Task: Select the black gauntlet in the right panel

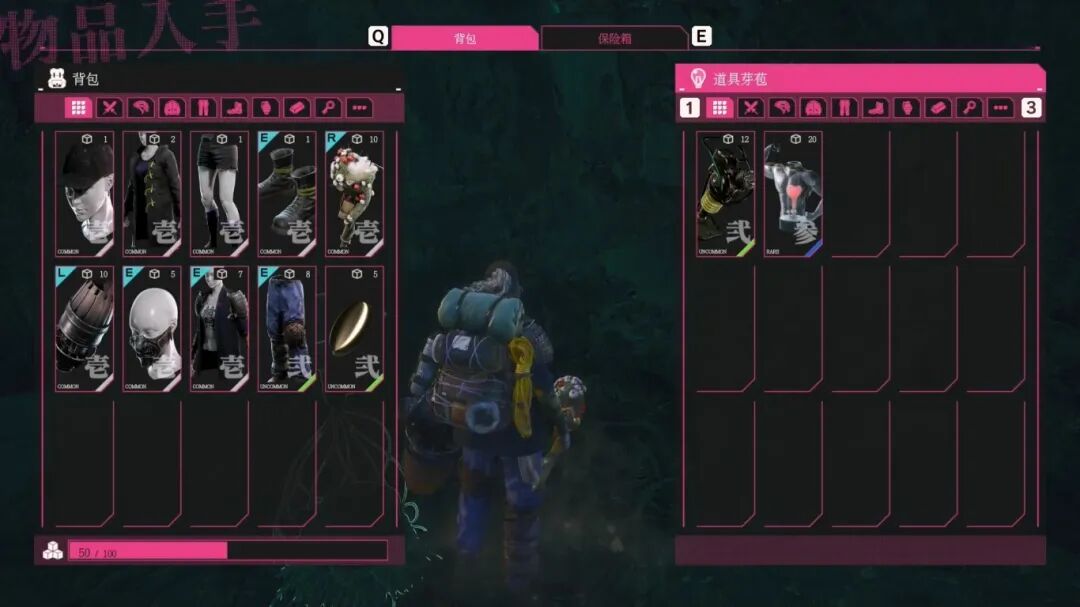Action: click(725, 194)
